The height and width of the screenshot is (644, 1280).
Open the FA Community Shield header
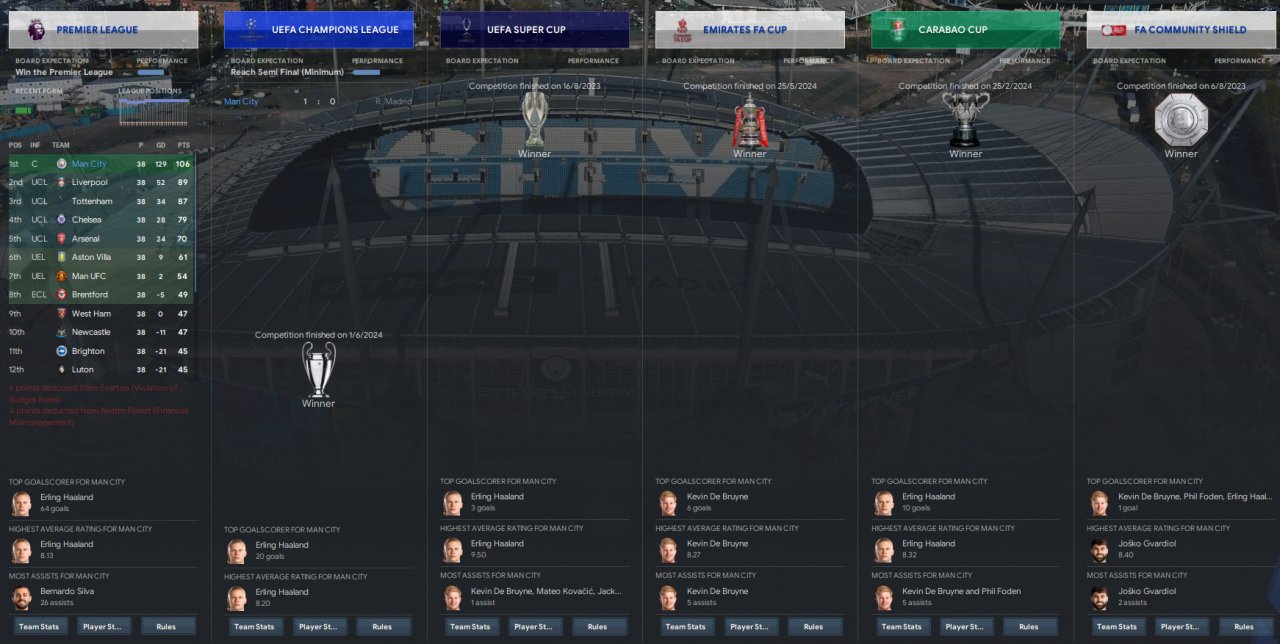[1181, 30]
